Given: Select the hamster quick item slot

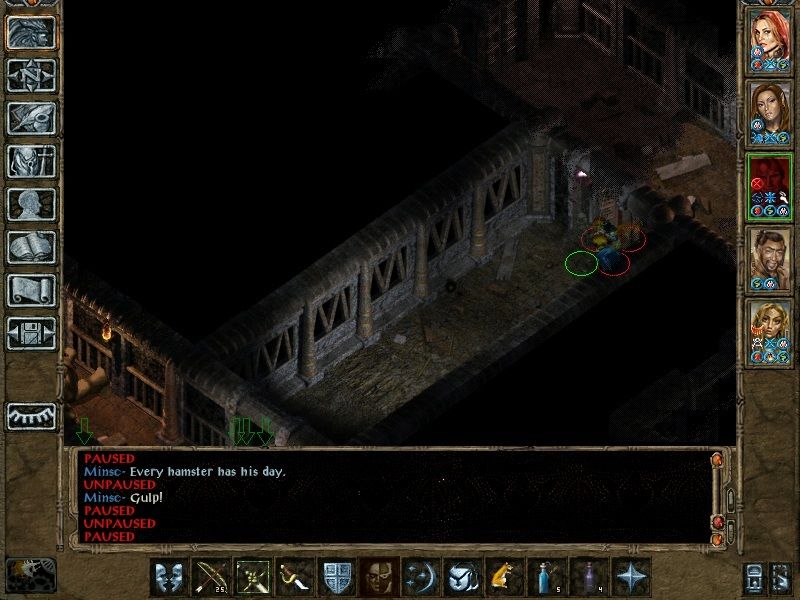Looking at the screenshot, I should [x=502, y=577].
